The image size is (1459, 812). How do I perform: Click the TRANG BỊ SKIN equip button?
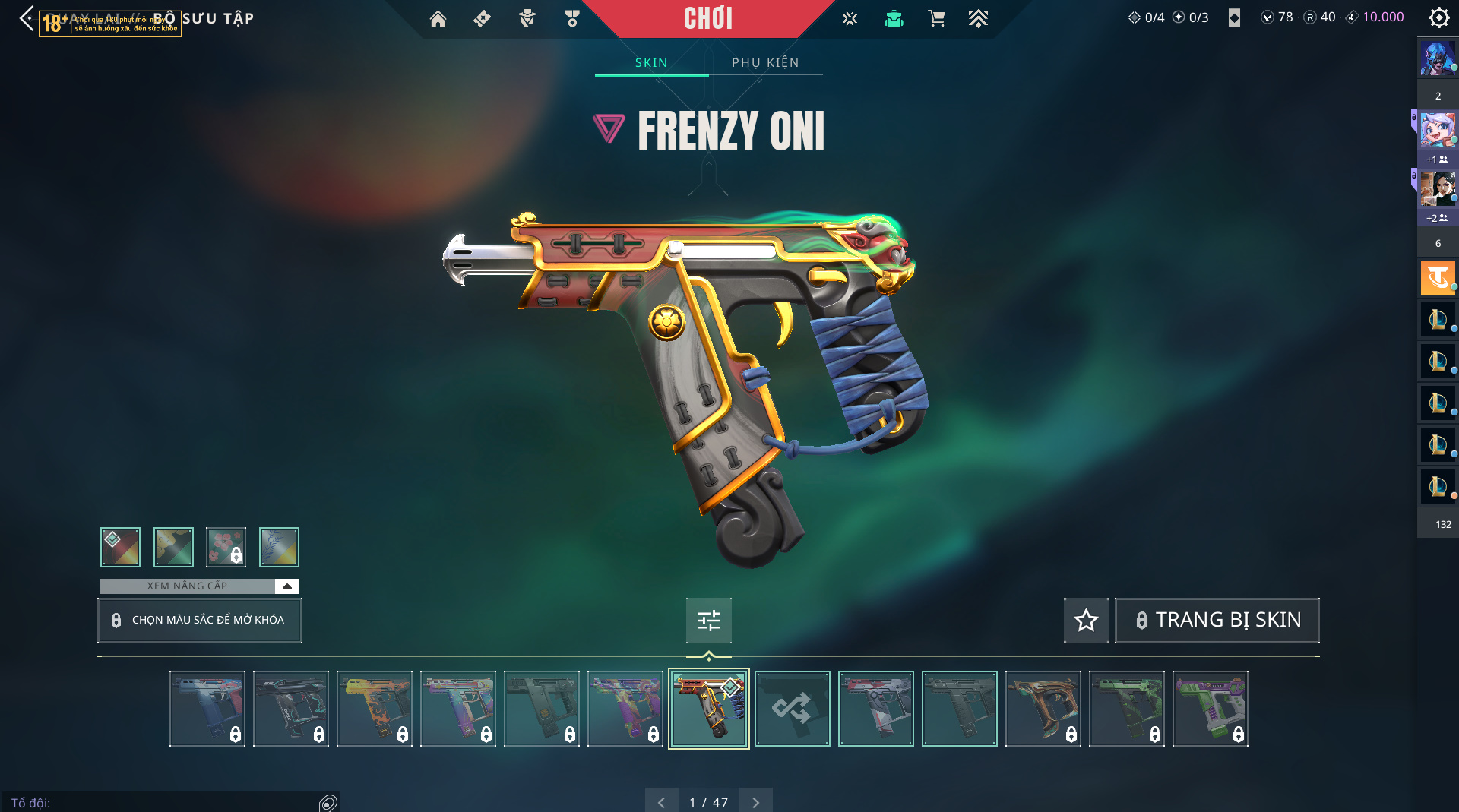pos(1217,621)
